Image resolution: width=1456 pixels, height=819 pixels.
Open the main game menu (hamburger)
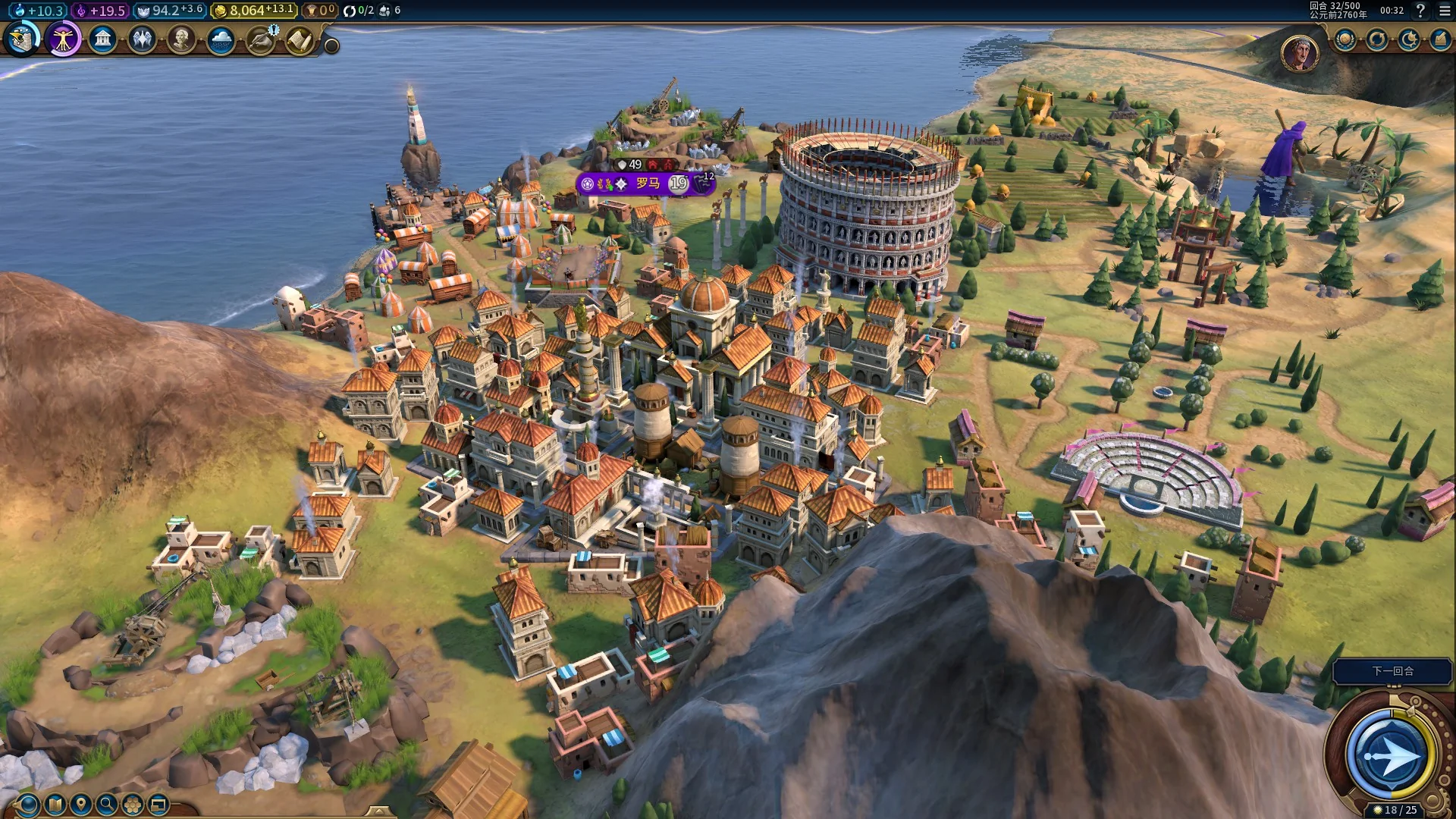pos(1445,11)
